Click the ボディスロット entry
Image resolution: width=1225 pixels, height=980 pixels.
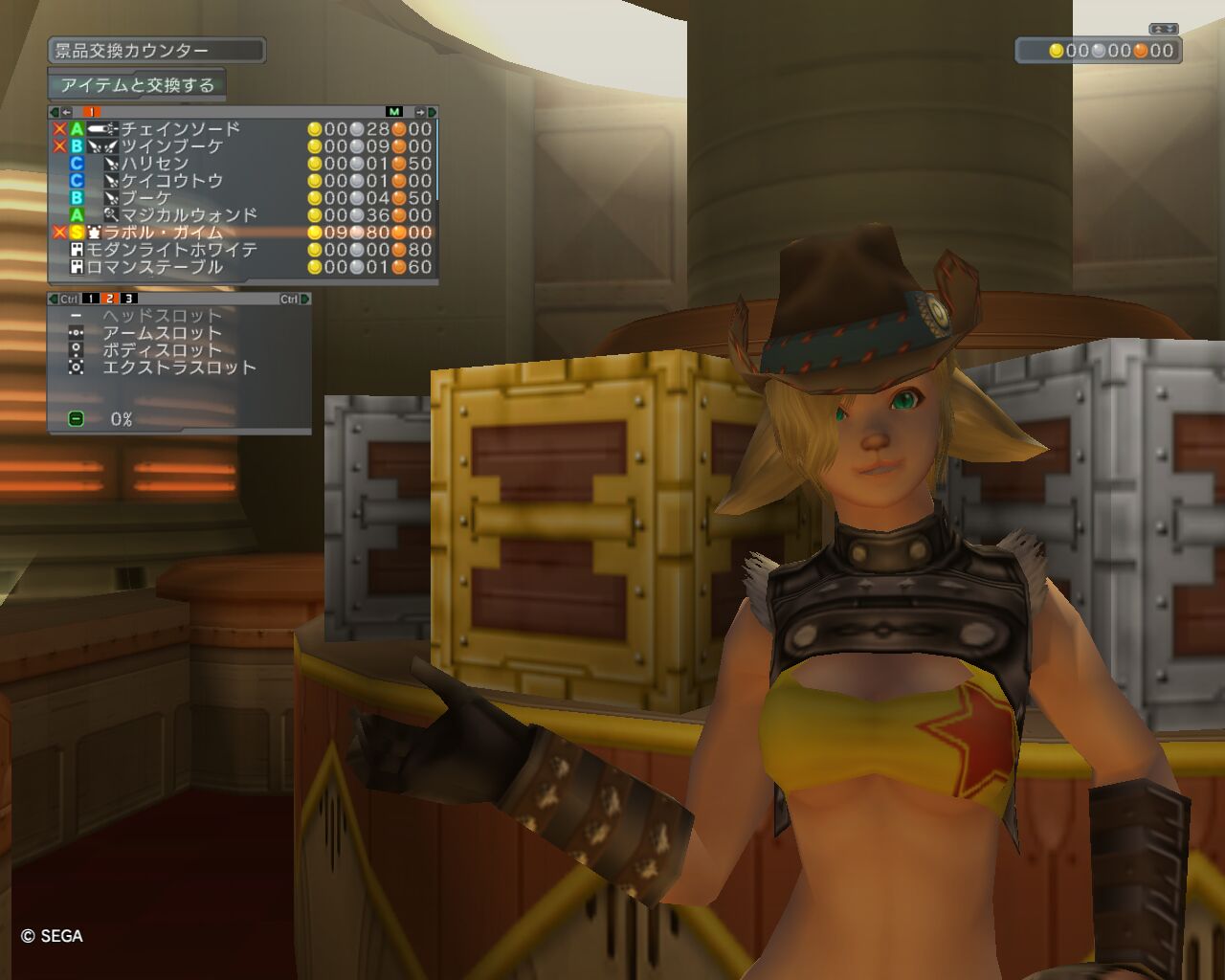click(162, 350)
